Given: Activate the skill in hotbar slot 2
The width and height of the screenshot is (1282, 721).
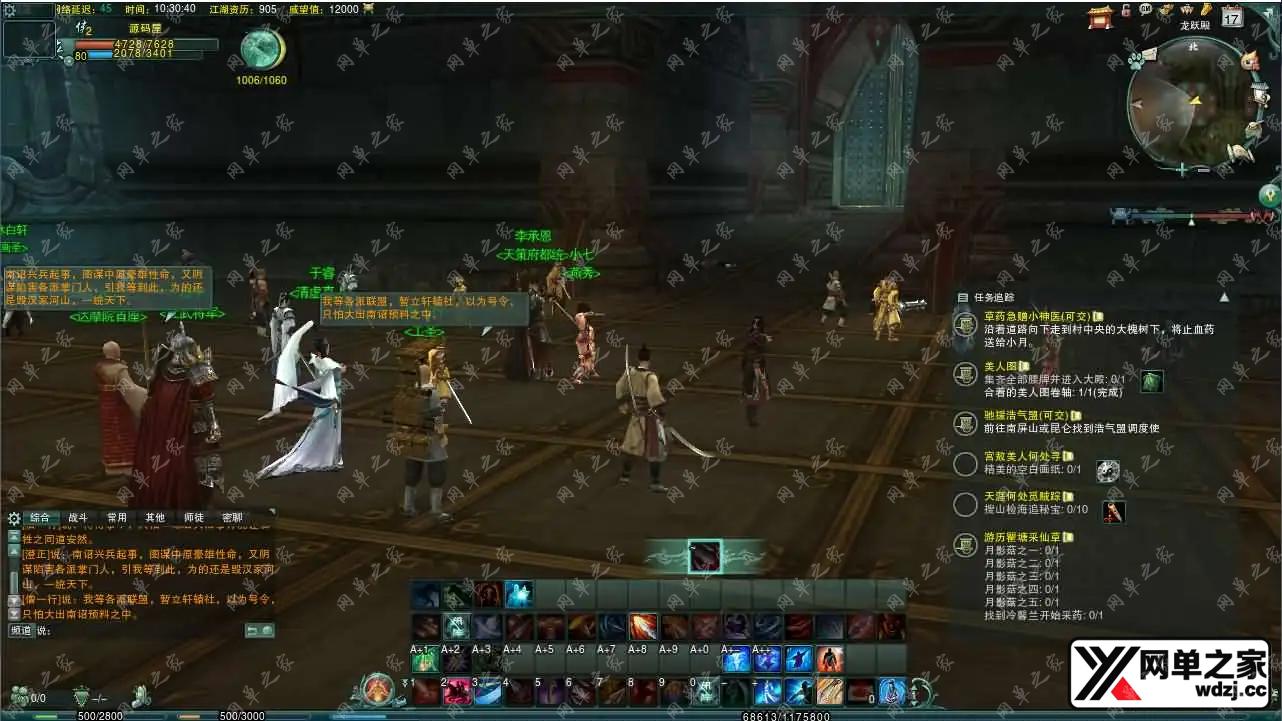Looking at the screenshot, I should pos(457,691).
